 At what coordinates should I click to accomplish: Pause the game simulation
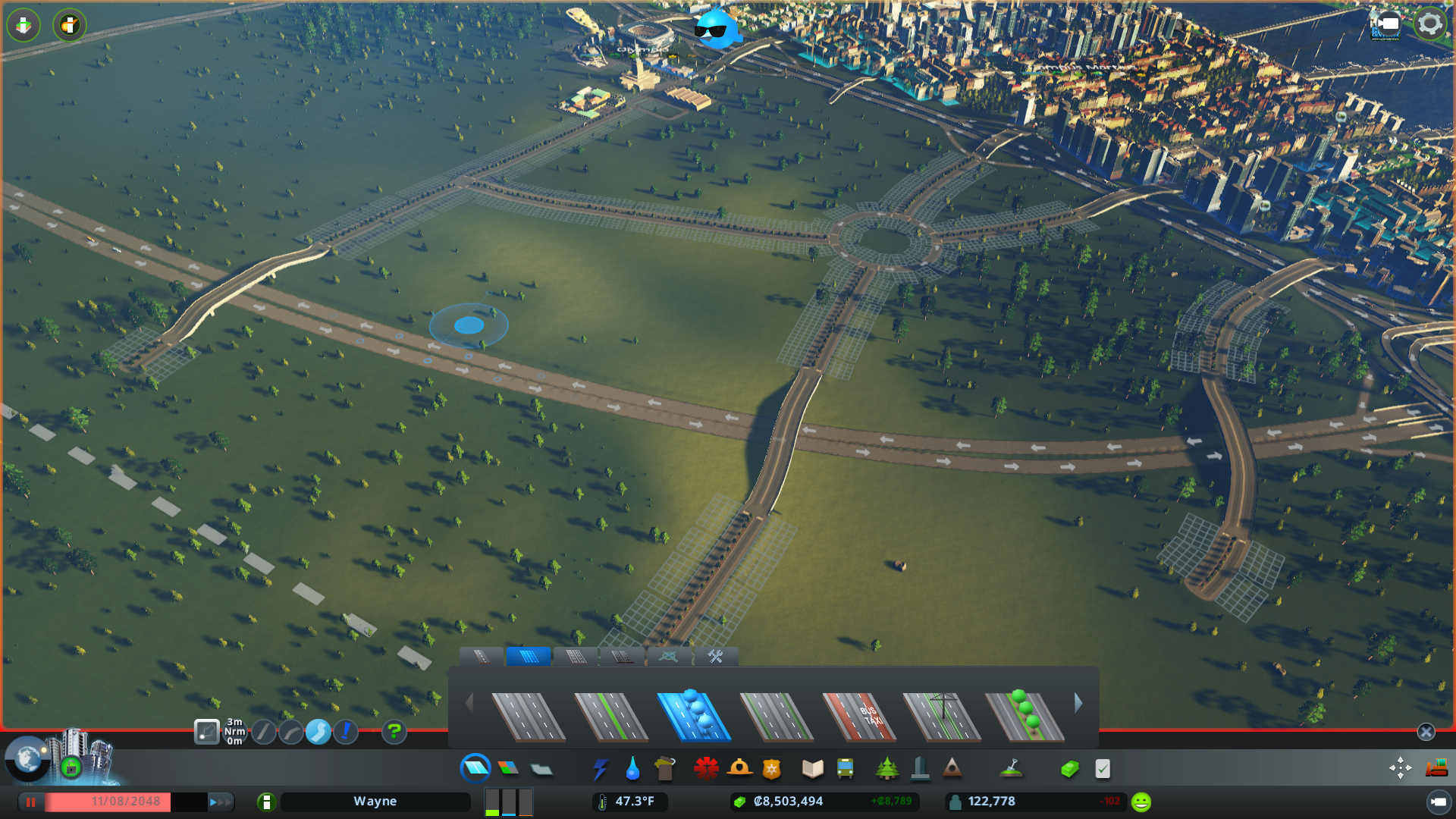coord(31,801)
